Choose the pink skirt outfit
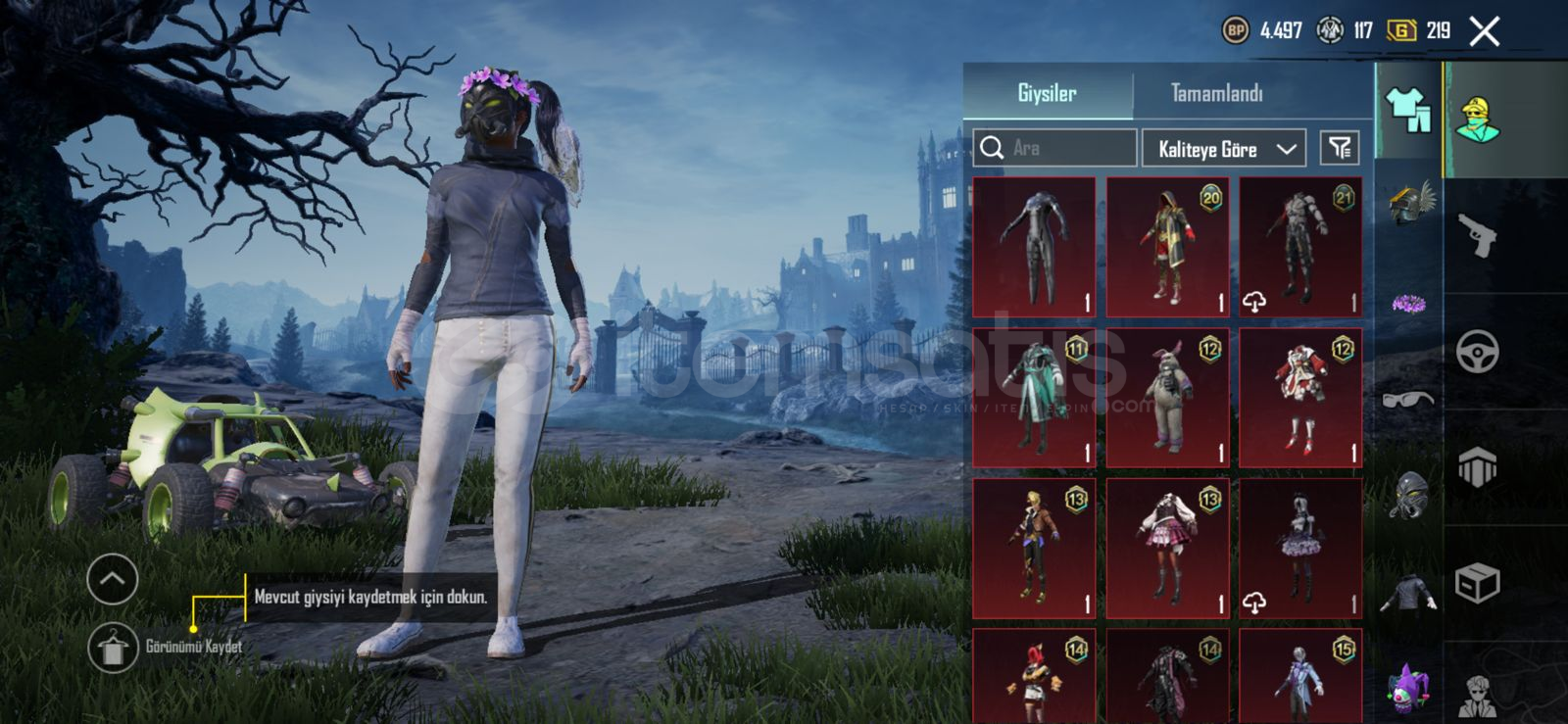1568x724 pixels. (x=1167, y=549)
